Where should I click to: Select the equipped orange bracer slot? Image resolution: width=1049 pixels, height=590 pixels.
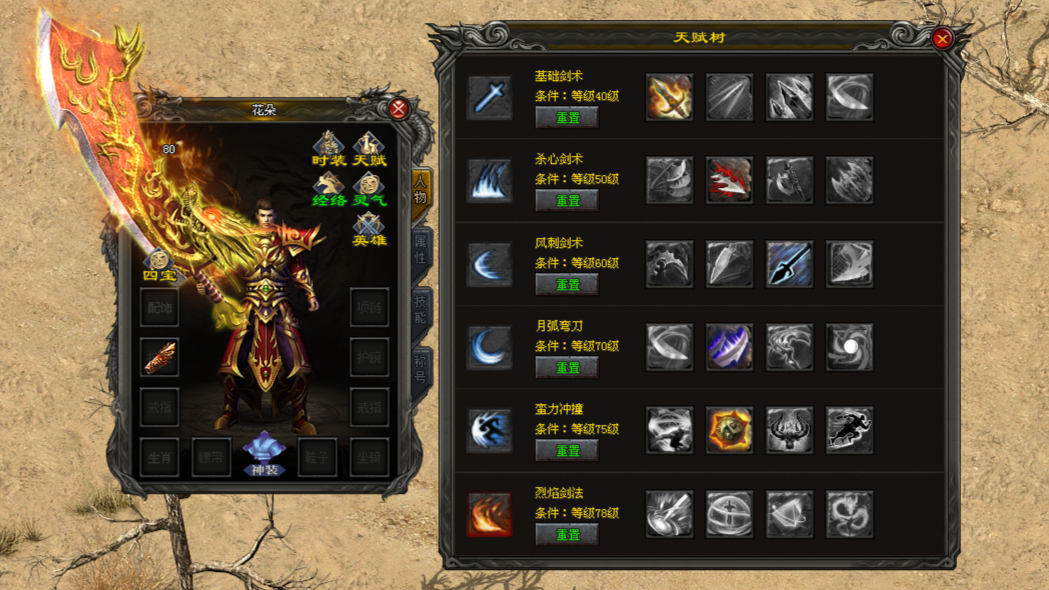click(160, 357)
